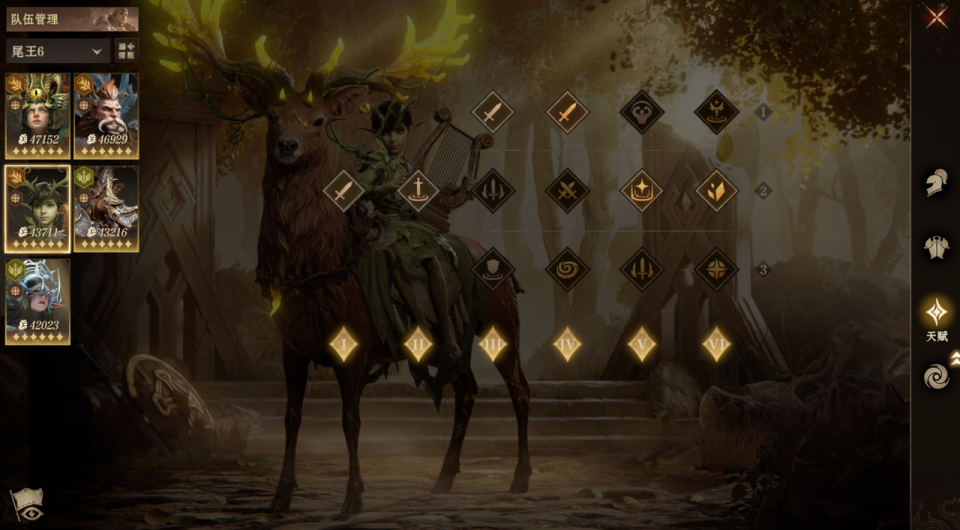Open the grid layout button beside the dropdown
Image resolution: width=960 pixels, height=530 pixels.
click(127, 50)
